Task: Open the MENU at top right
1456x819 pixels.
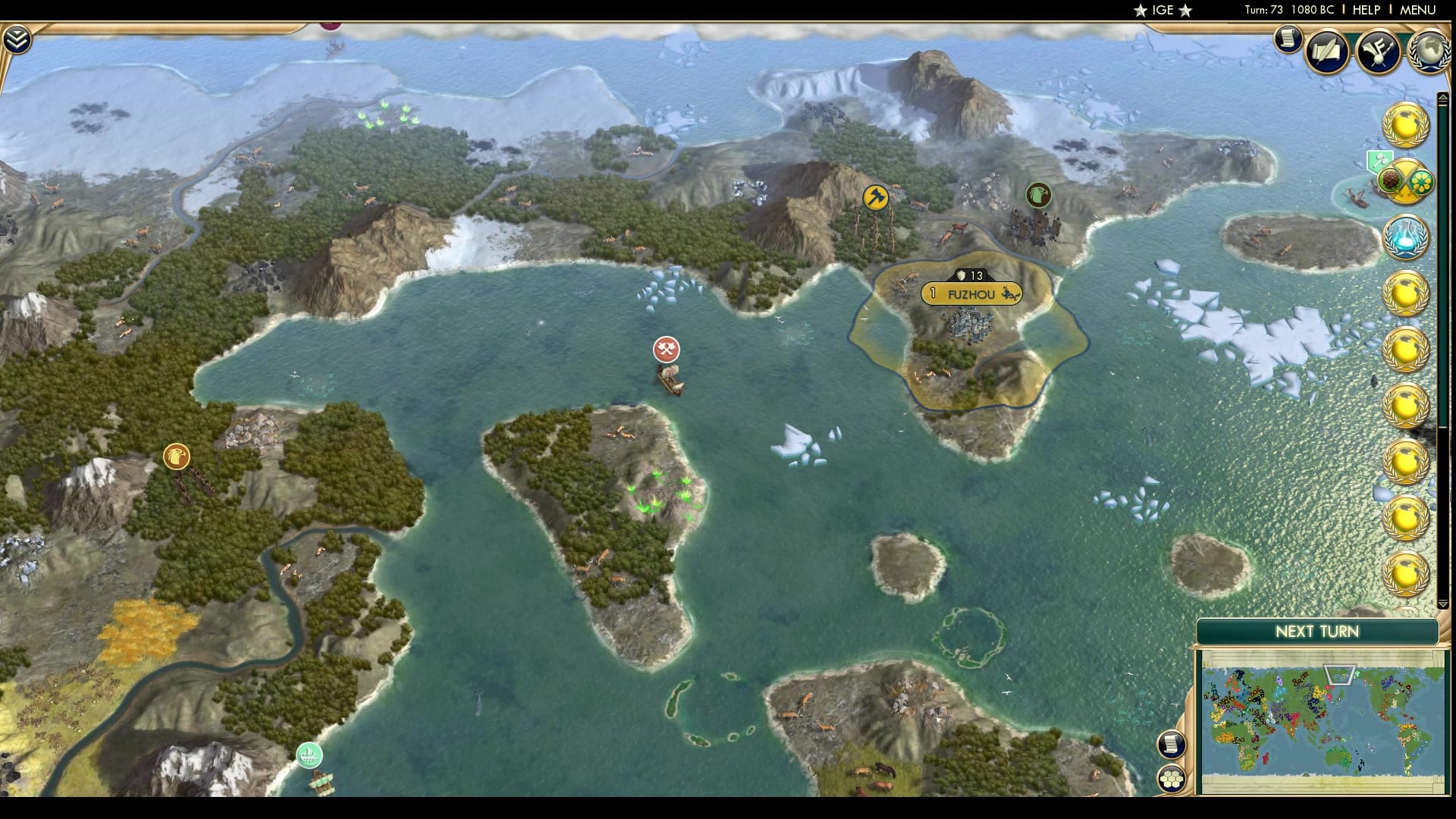Action: (1419, 11)
